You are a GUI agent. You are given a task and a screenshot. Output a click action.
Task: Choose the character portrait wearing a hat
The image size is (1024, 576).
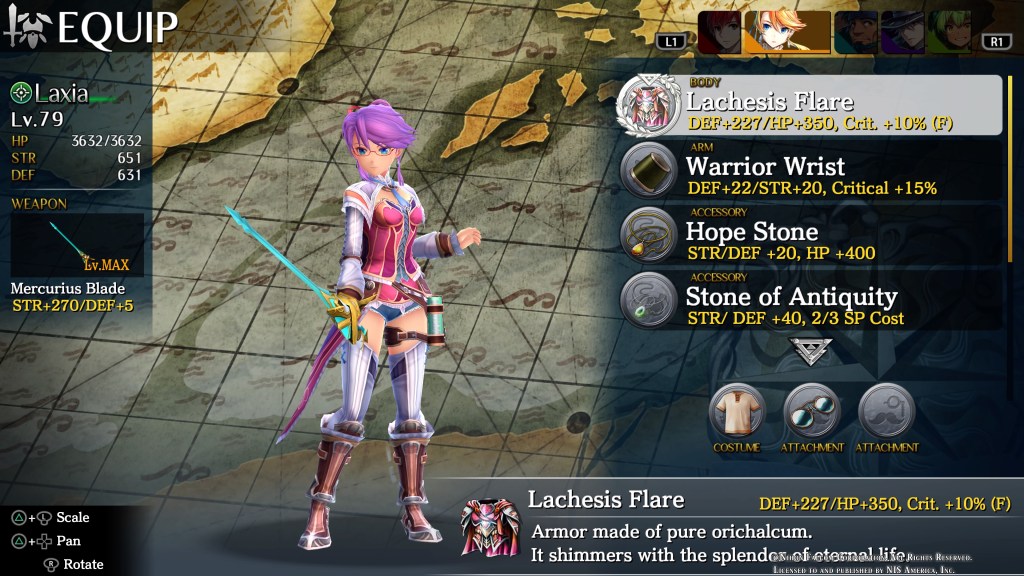click(902, 32)
